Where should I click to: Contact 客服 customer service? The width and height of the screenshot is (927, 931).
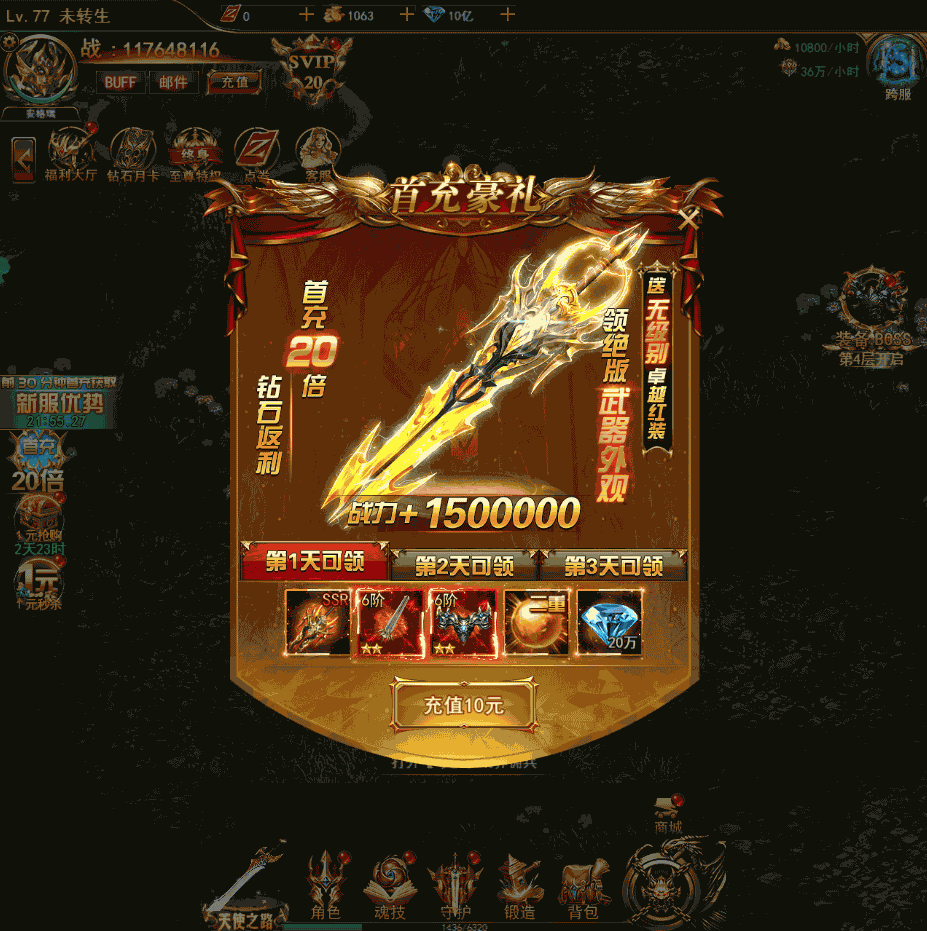[318, 153]
